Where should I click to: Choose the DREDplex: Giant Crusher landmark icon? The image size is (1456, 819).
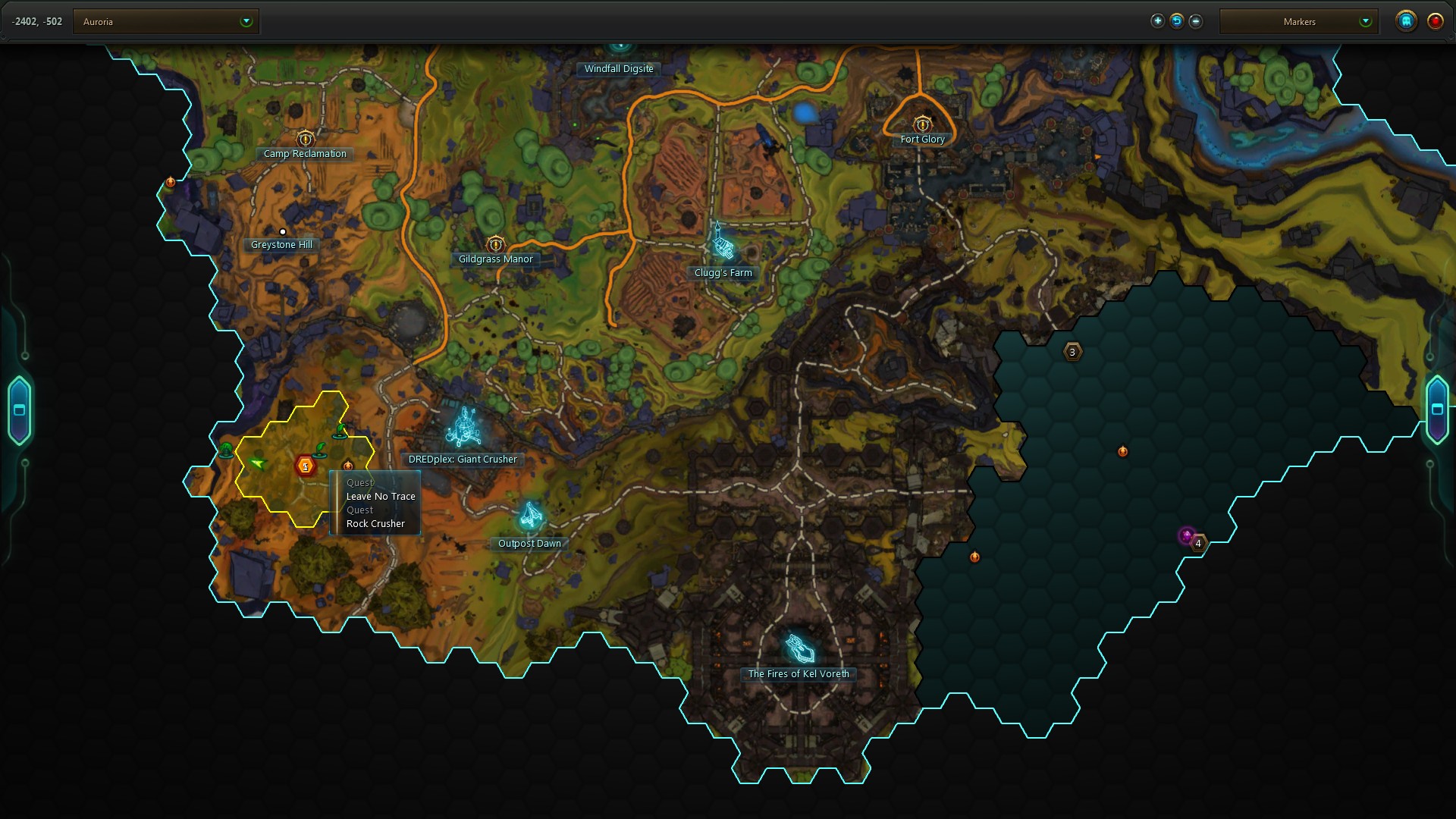(x=463, y=428)
